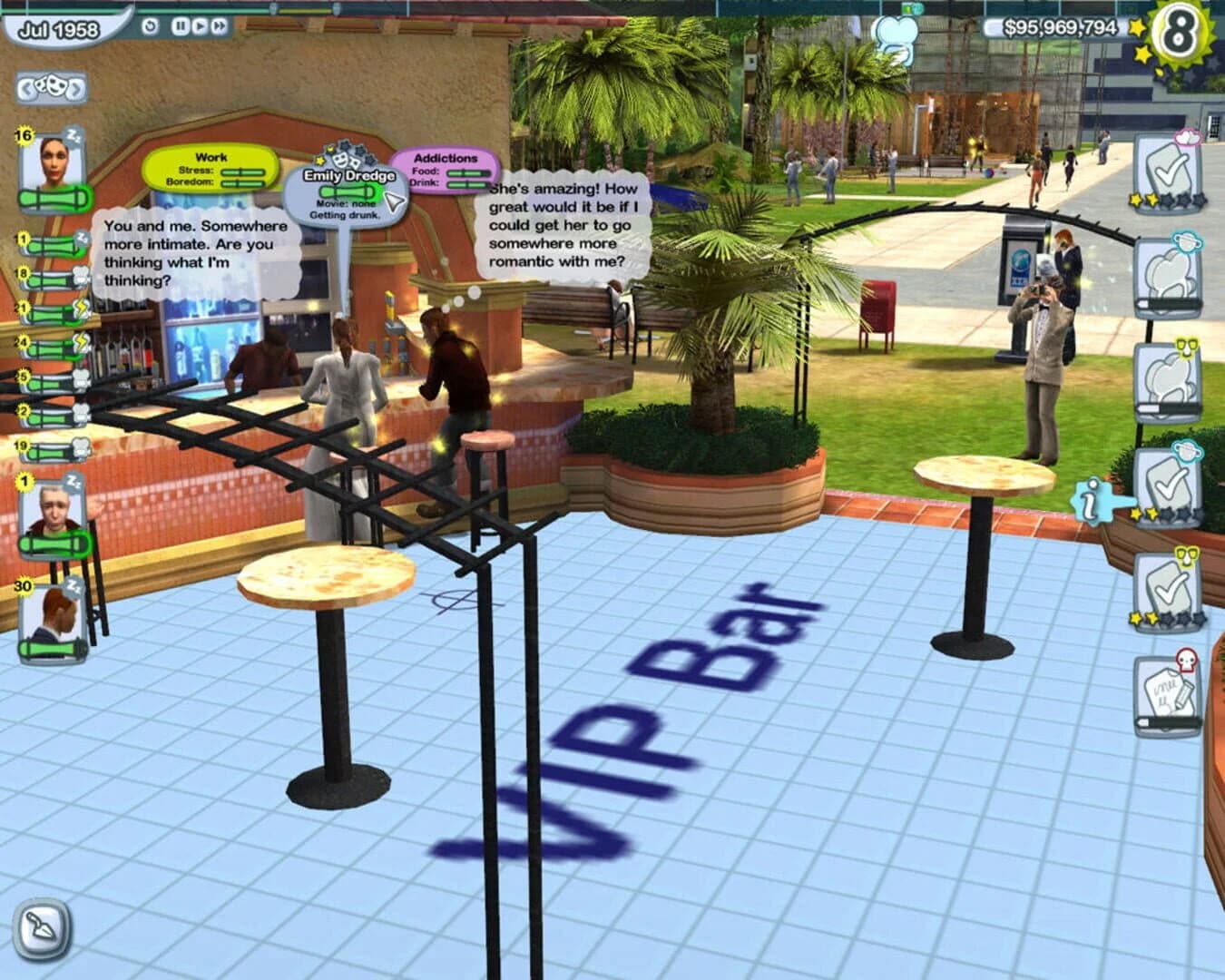The image size is (1225, 980).
Task: Pause the game simulation
Action: tap(181, 25)
